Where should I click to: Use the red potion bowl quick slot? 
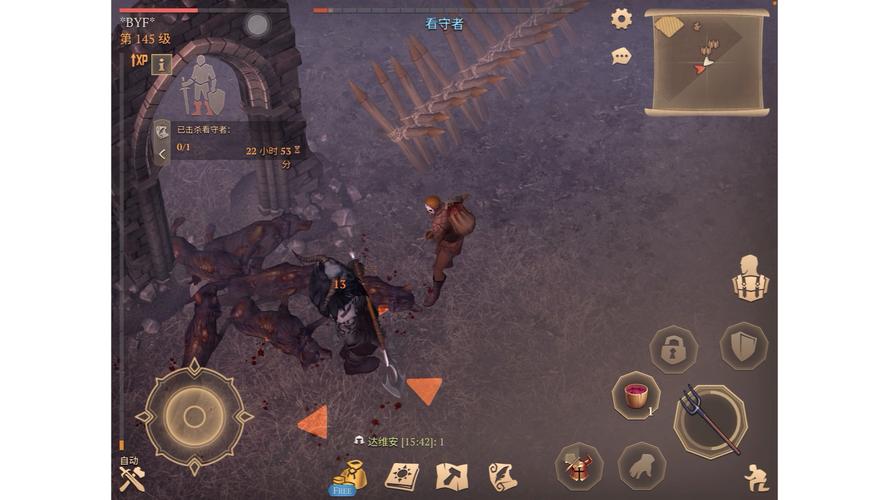635,395
